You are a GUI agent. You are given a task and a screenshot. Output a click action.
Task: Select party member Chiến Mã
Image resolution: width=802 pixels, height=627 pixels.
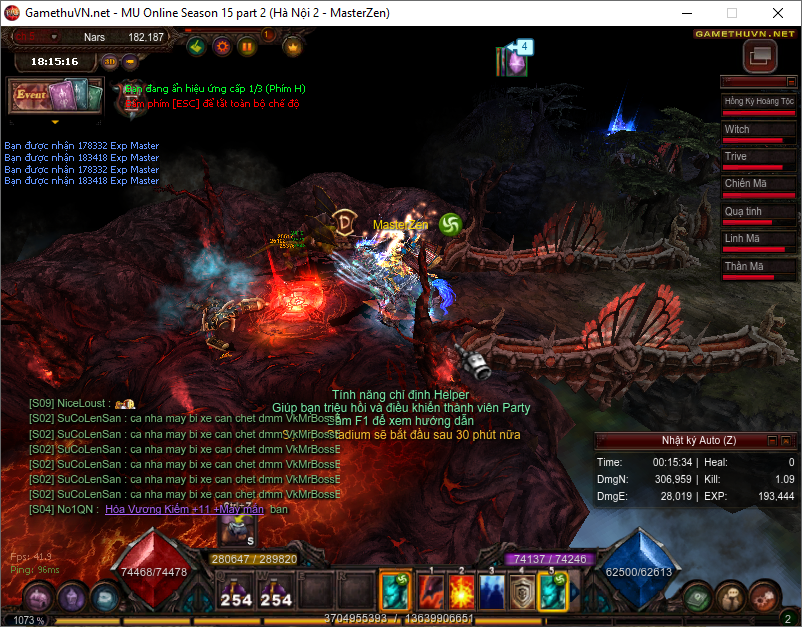point(759,184)
